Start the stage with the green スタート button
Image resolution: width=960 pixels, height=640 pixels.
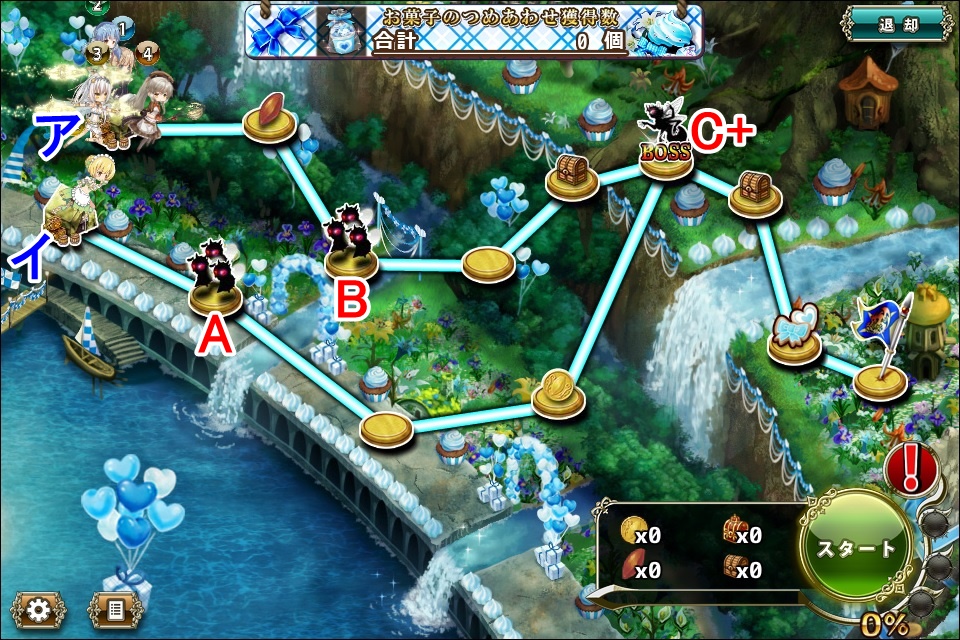[x=856, y=548]
